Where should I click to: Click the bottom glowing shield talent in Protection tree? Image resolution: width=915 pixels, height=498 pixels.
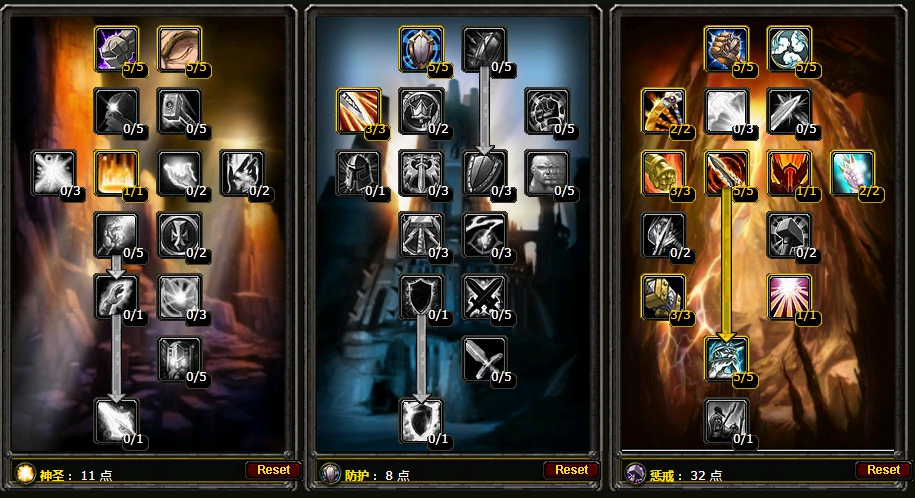421,420
